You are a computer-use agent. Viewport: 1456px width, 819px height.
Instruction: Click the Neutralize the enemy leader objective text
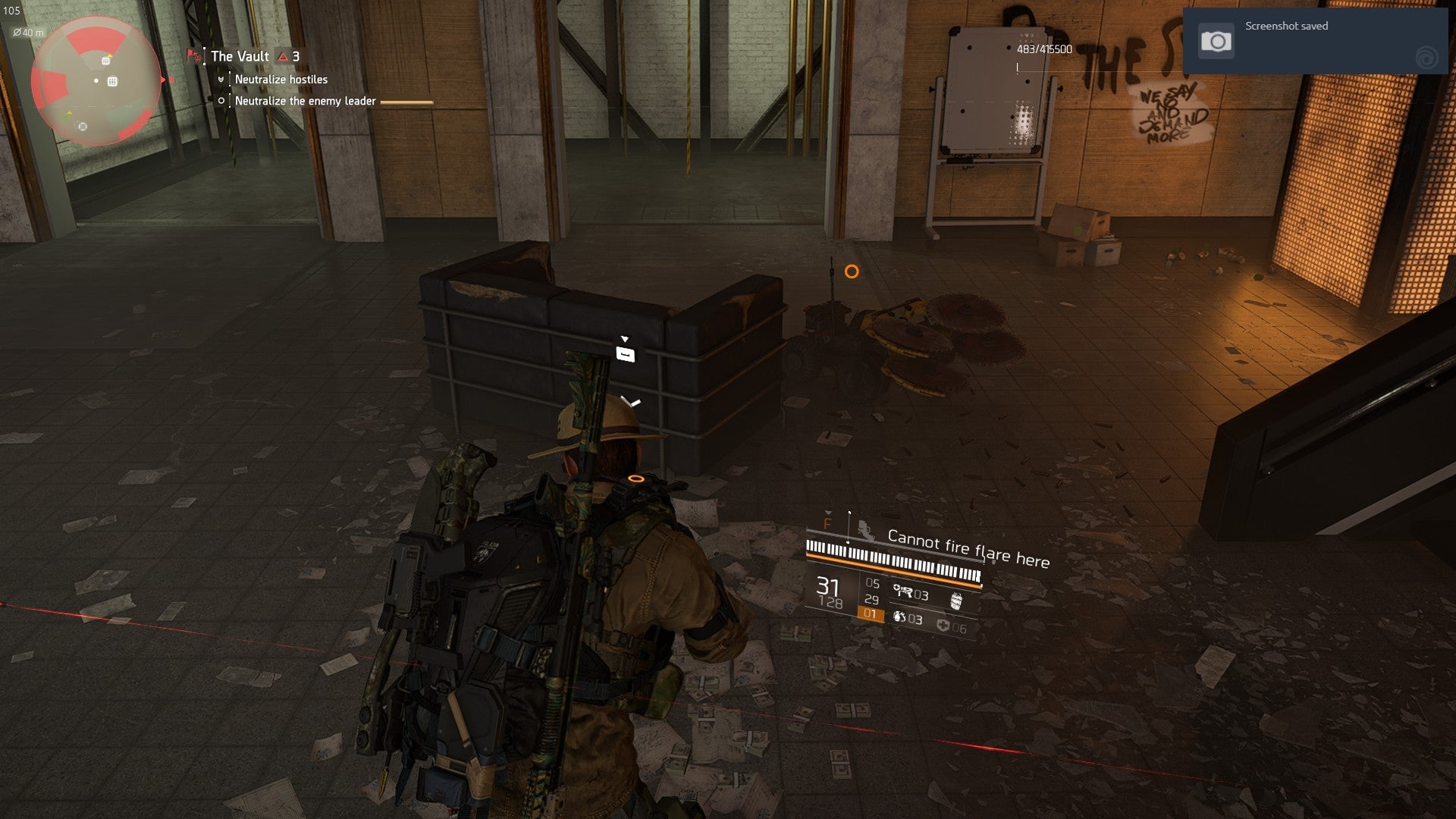tap(304, 99)
